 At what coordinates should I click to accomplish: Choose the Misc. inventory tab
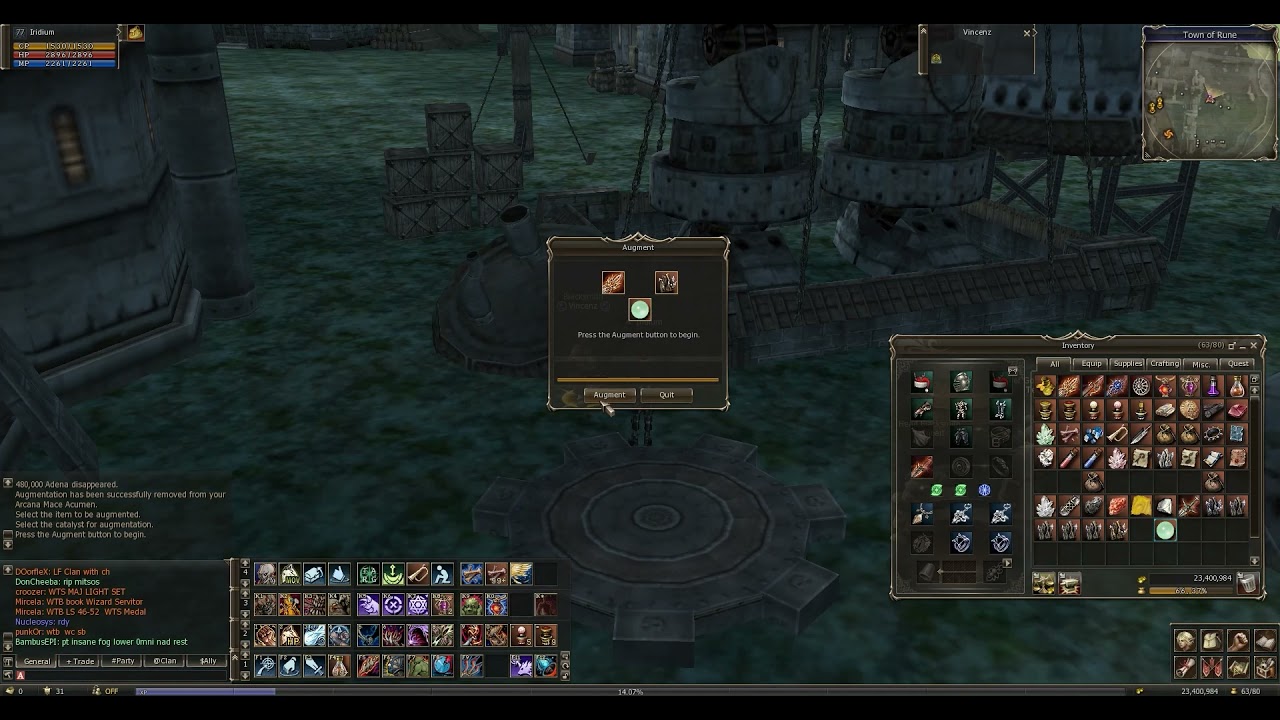click(x=1201, y=364)
